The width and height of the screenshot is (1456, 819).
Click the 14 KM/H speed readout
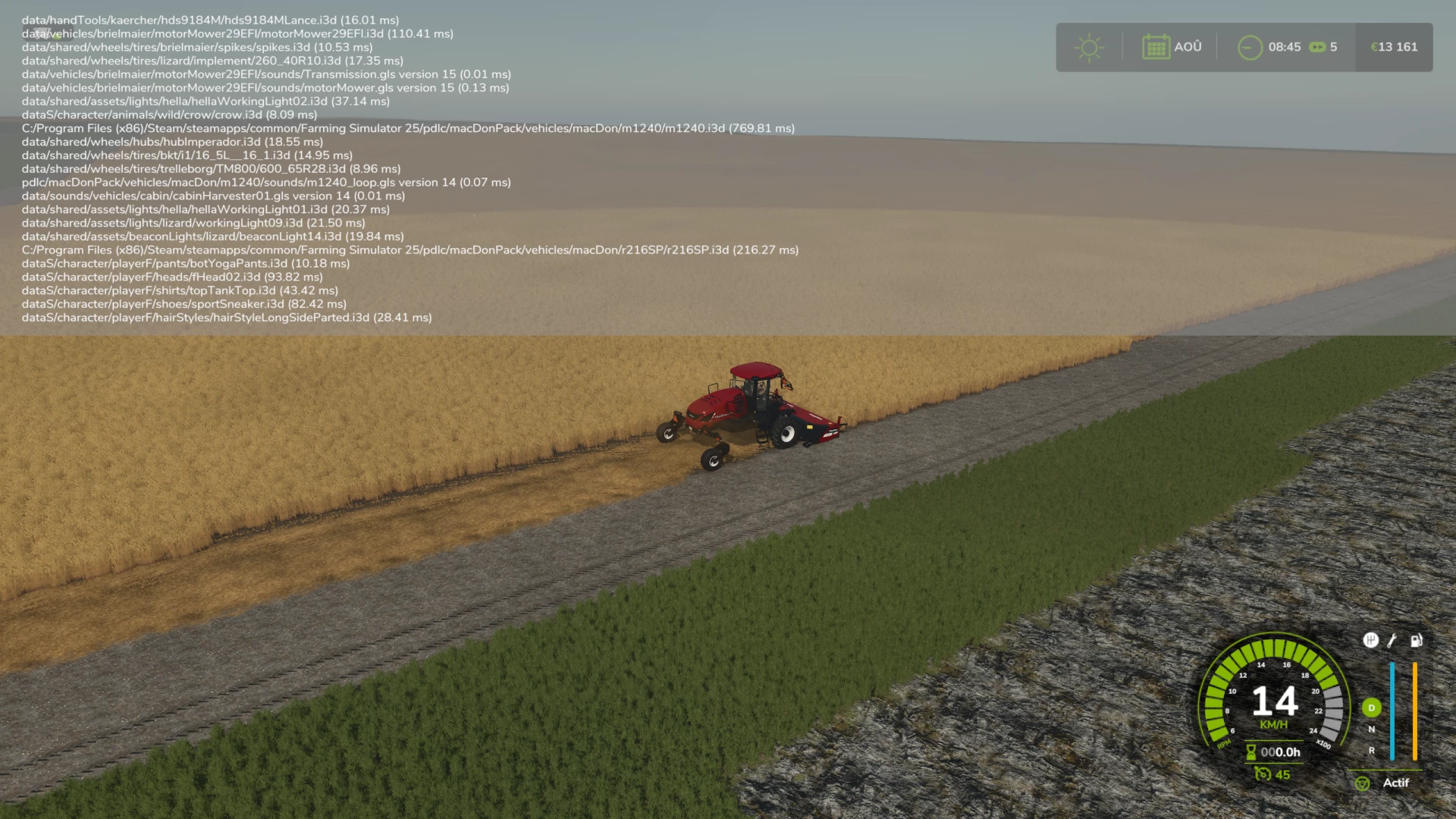point(1275,702)
